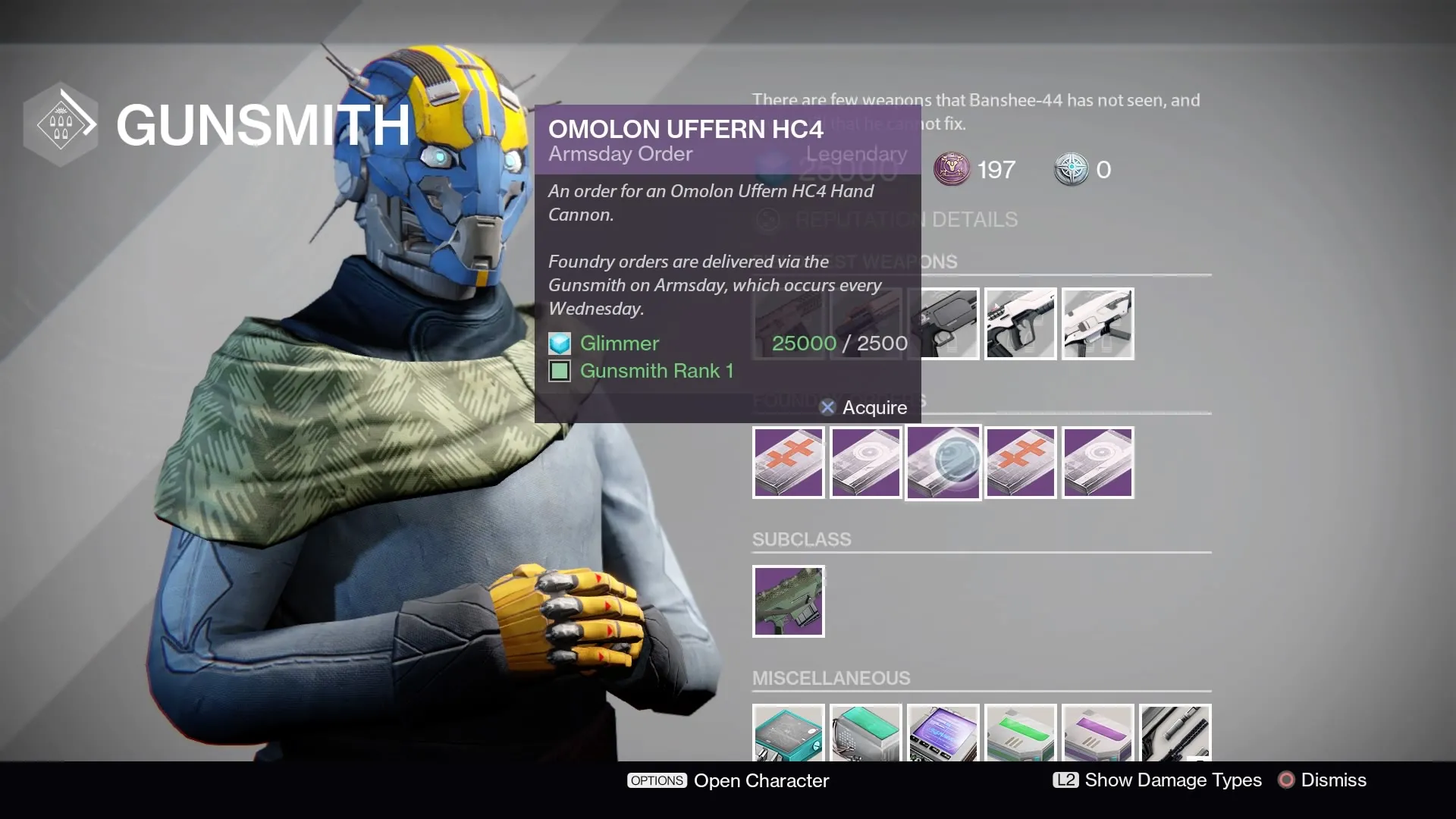Click the blue Glimmer cube icon in the tooltip

(x=559, y=344)
